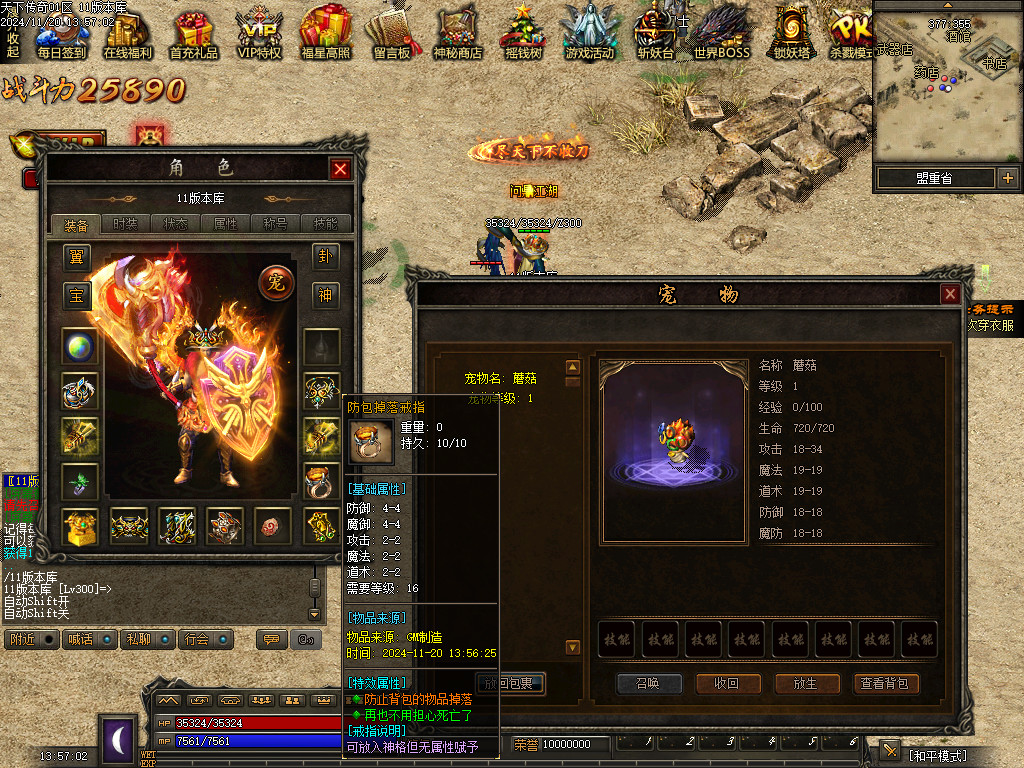
Task: Open the 首充礼品 first recharge gift
Action: click(x=193, y=33)
